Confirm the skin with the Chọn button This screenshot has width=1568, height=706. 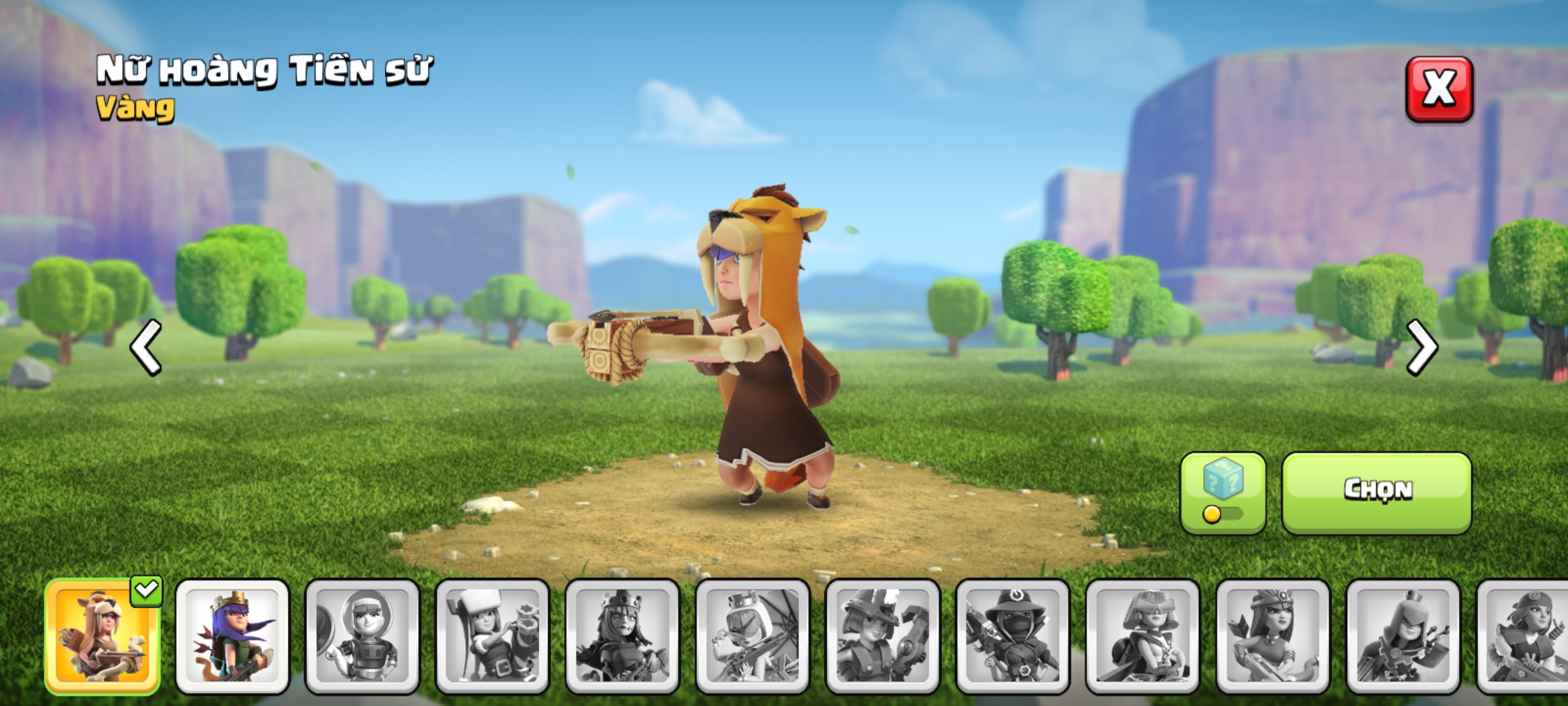point(1377,493)
